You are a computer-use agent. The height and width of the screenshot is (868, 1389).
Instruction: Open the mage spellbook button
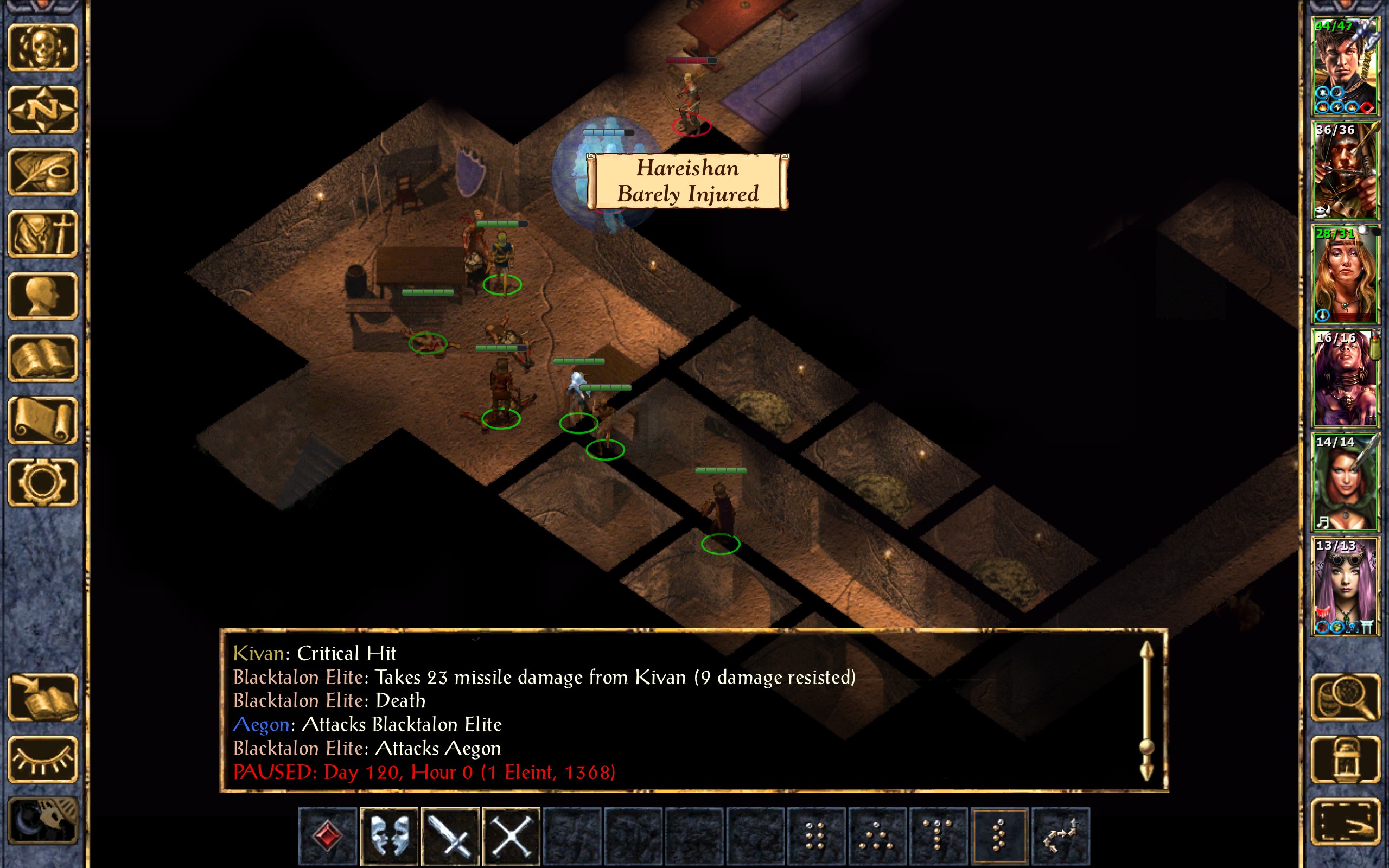43,358
